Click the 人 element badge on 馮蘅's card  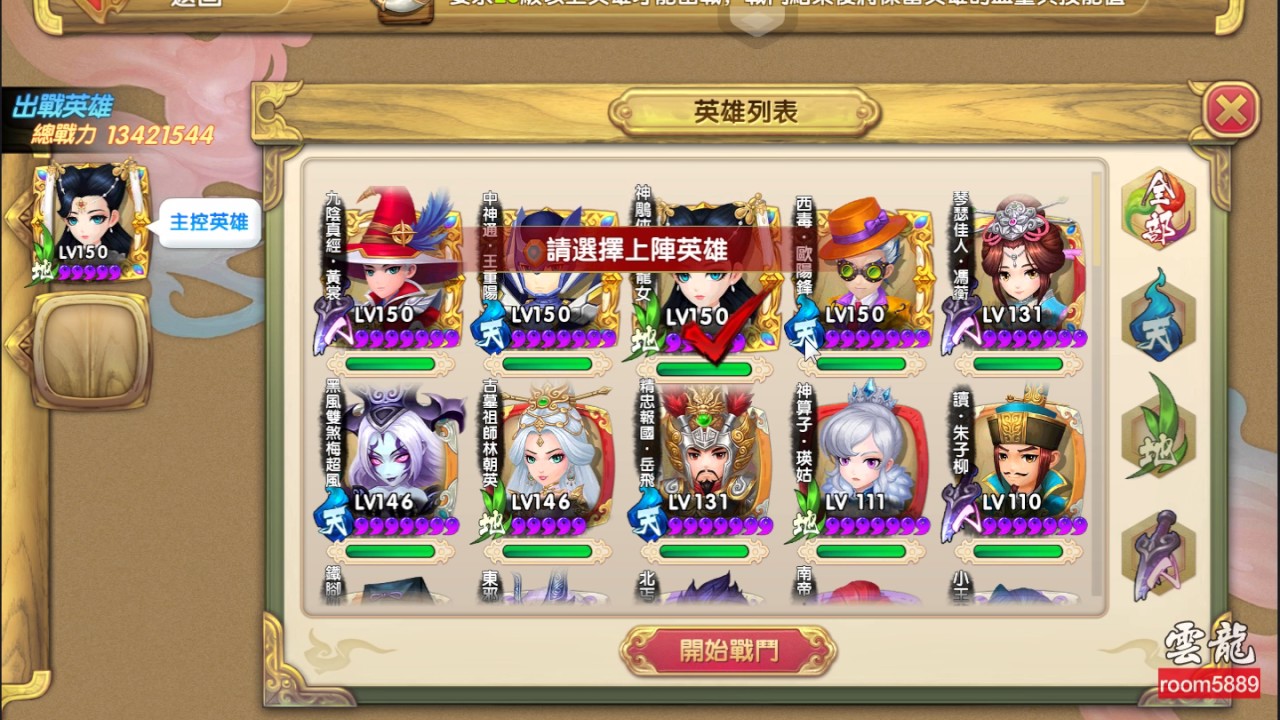[x=962, y=325]
